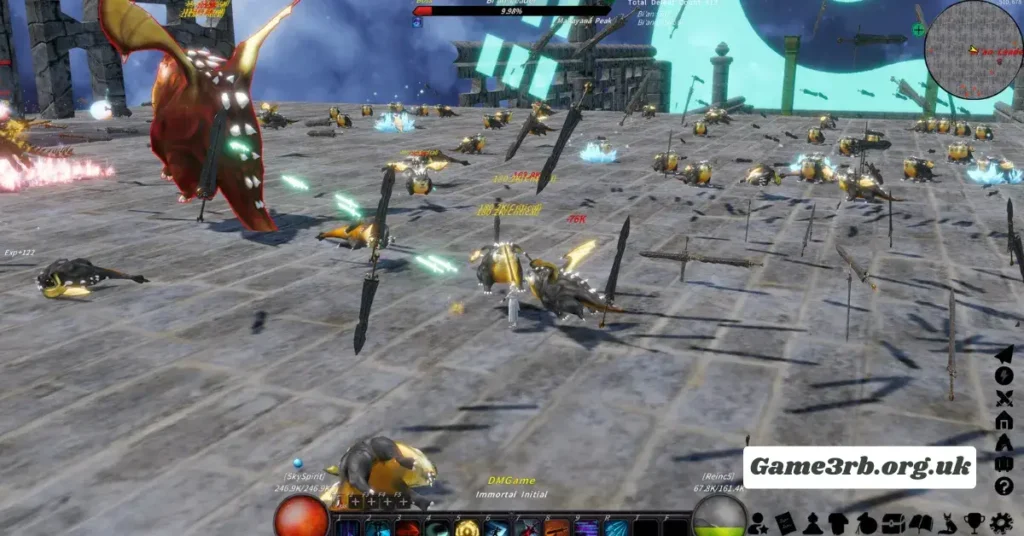Activate the lightning bolt circle icon
1024x536 pixels.
coord(1004,376)
